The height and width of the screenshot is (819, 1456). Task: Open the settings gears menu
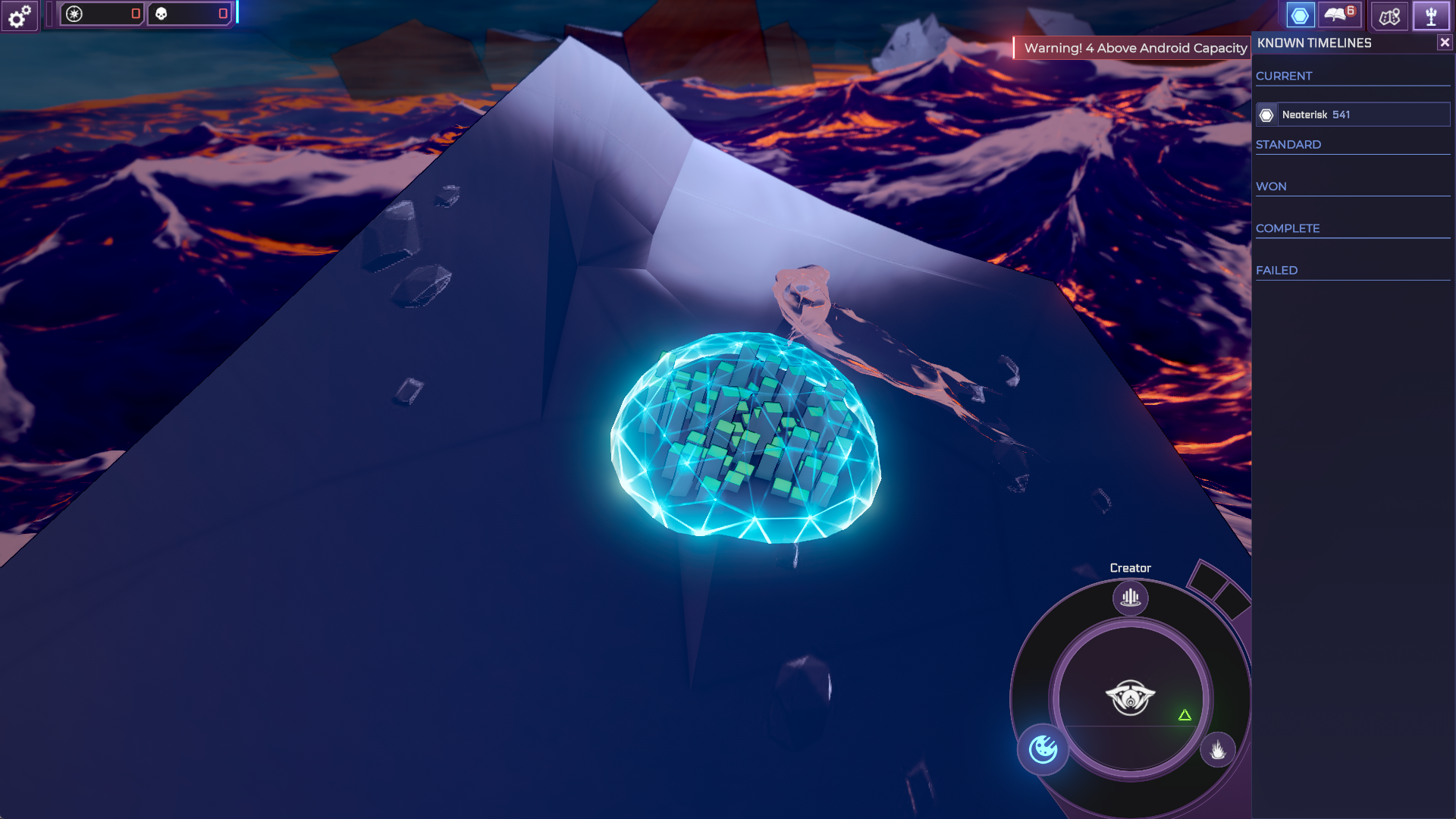point(20,15)
